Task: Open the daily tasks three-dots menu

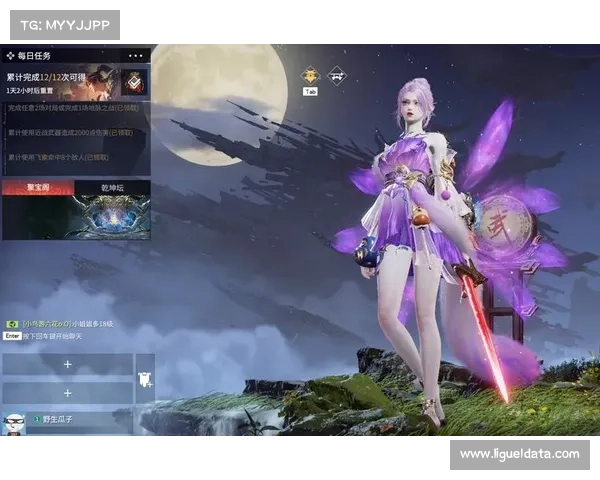Action: point(136,55)
